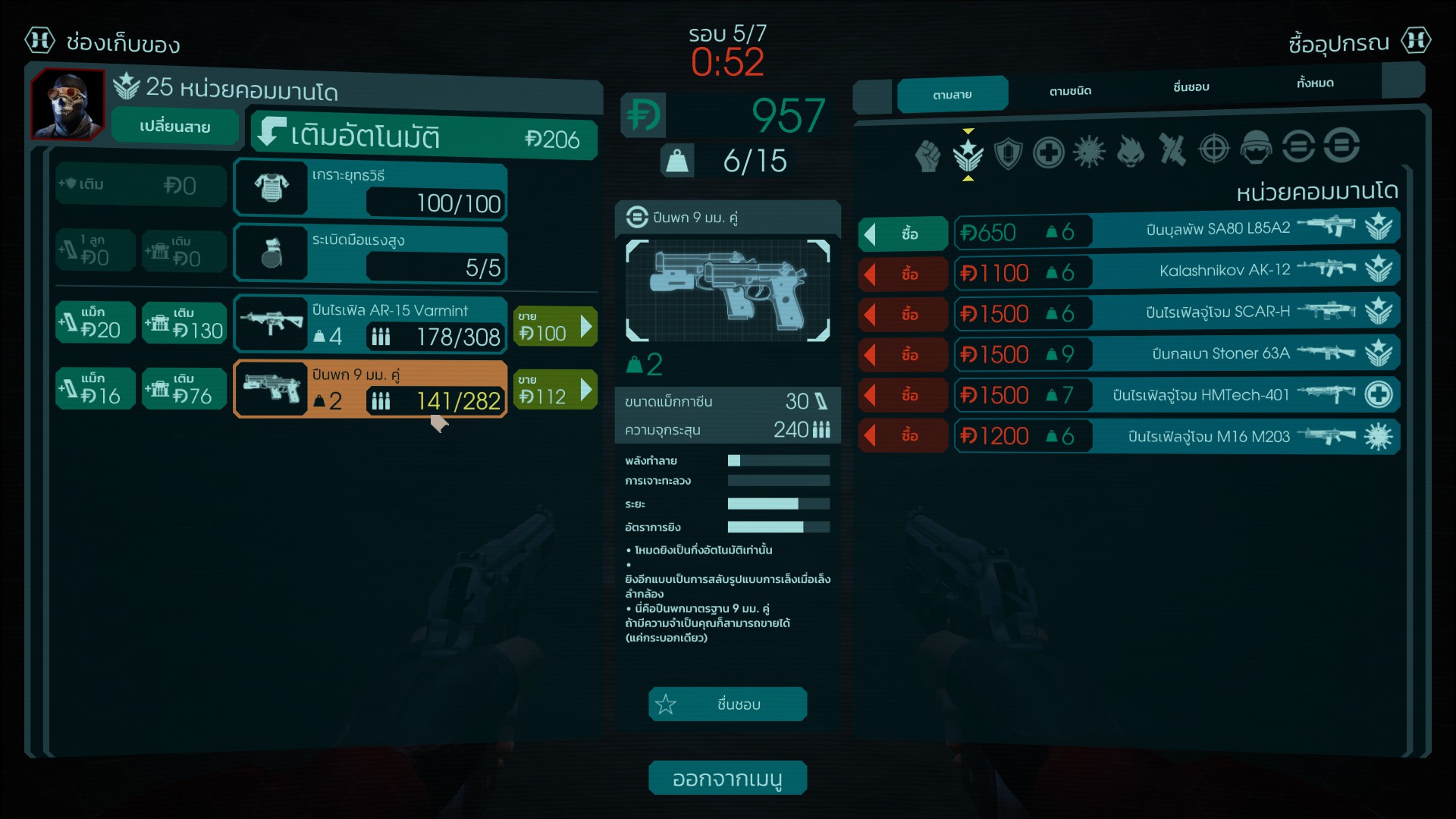Image resolution: width=1456 pixels, height=819 pixels.
Task: Auto-fill everything for 206 dosh
Action: tap(425, 137)
